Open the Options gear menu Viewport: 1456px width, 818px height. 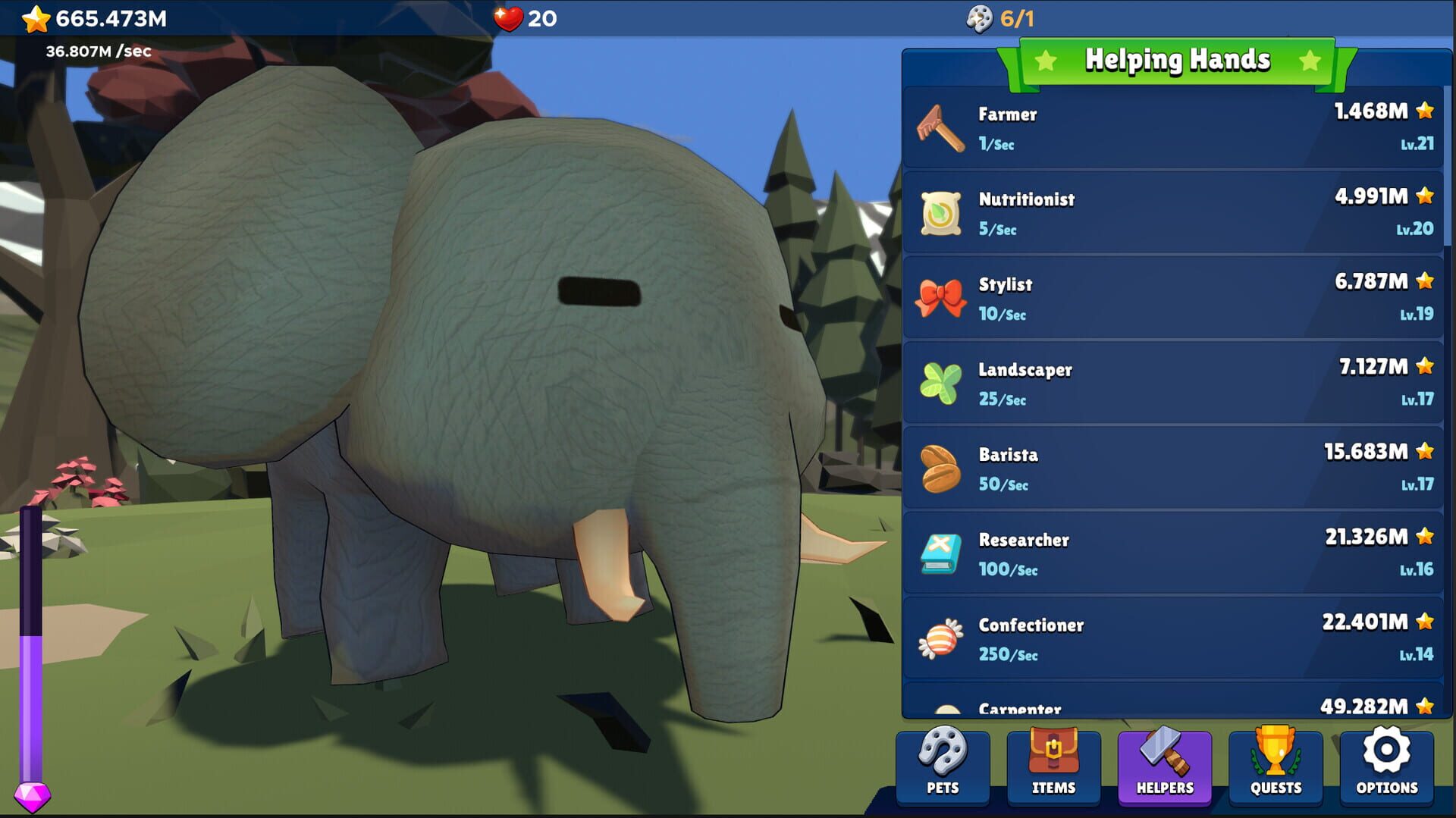point(1385,768)
